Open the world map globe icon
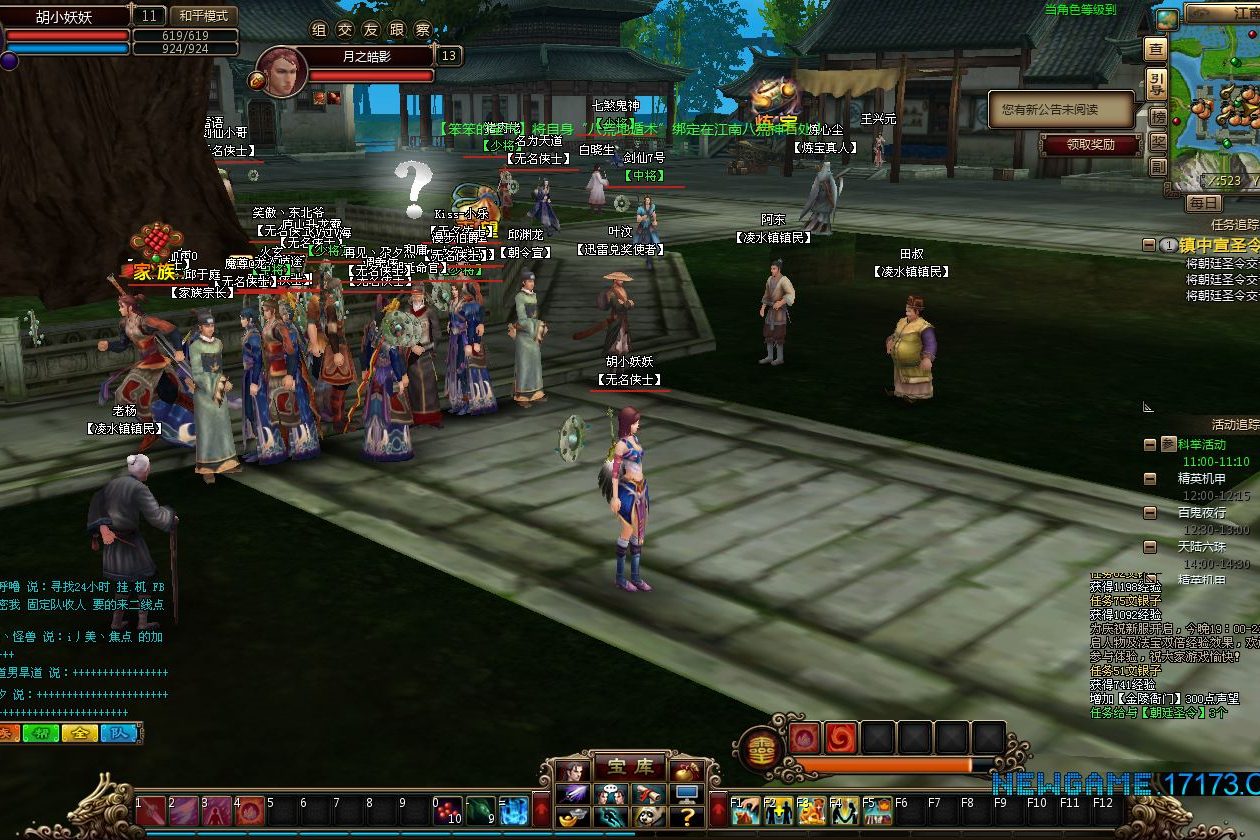The image size is (1260, 840). 1166,18
